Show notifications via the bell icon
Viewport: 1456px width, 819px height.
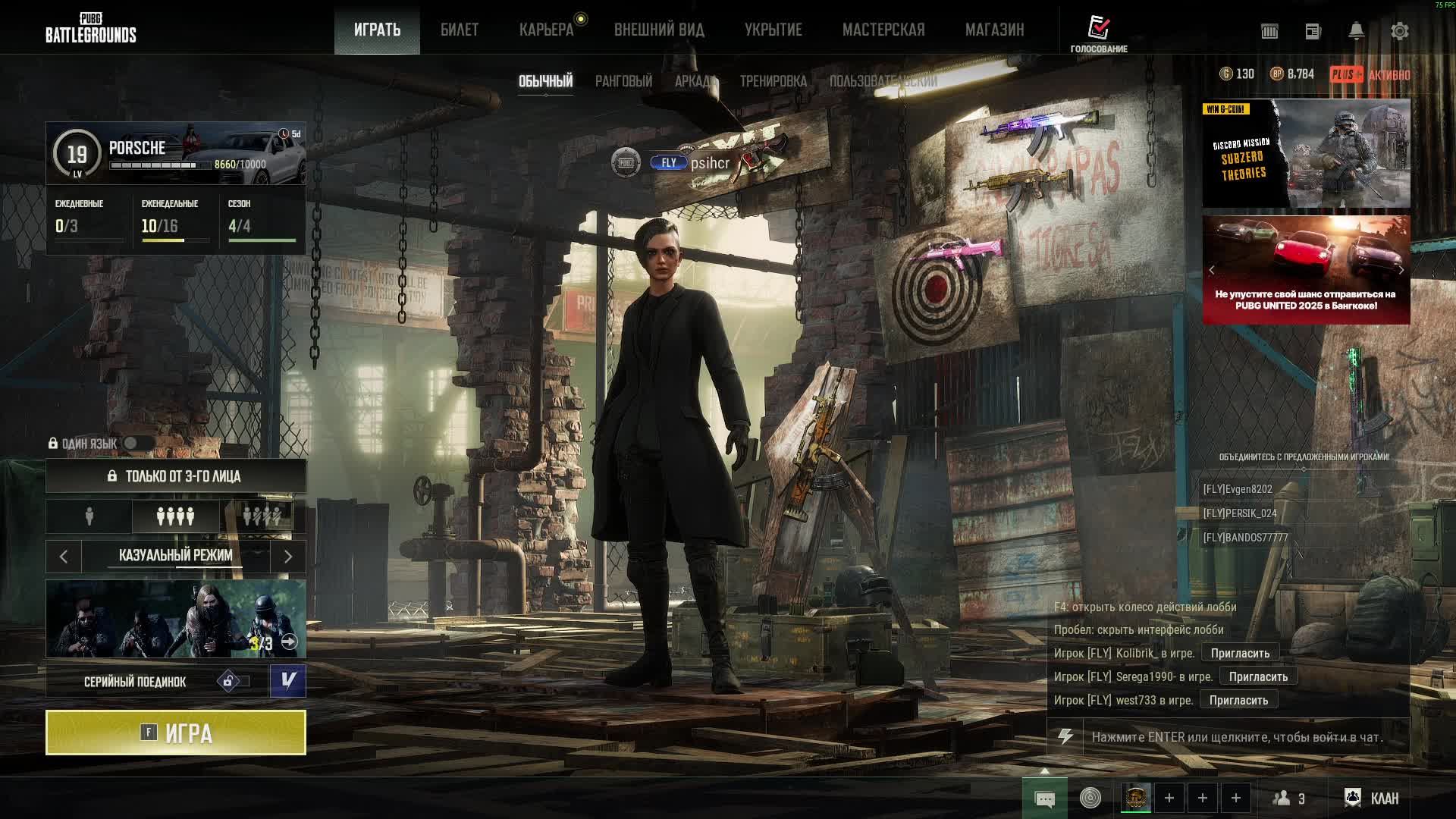pos(1356,31)
